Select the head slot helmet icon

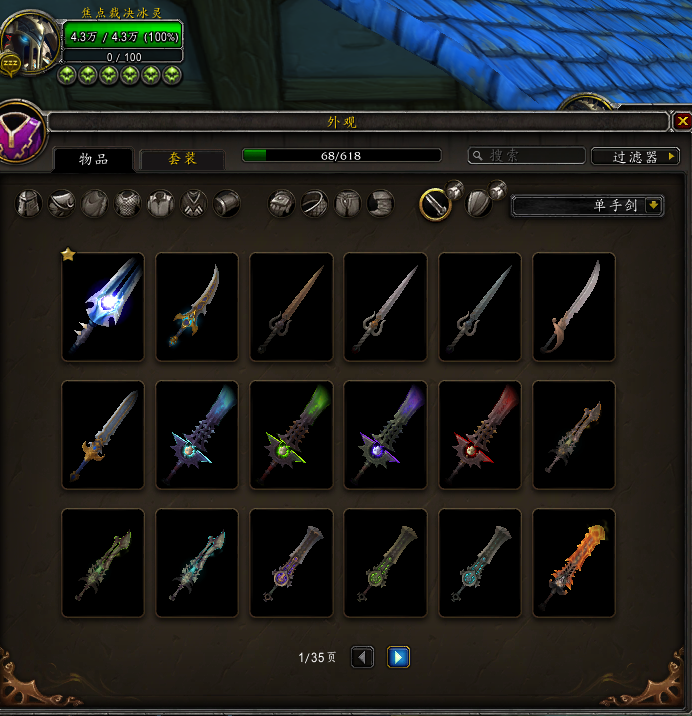[x=31, y=204]
